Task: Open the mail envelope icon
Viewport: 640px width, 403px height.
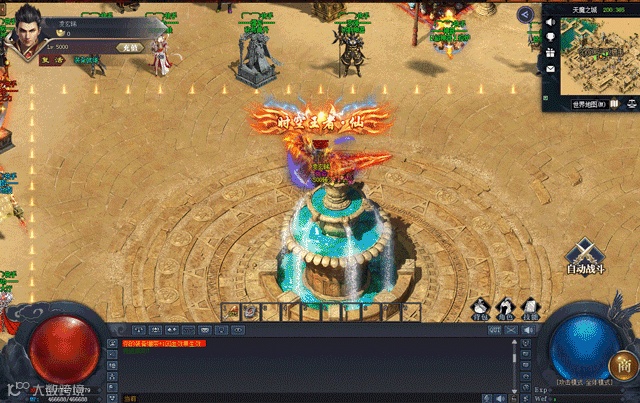Action: (550, 68)
